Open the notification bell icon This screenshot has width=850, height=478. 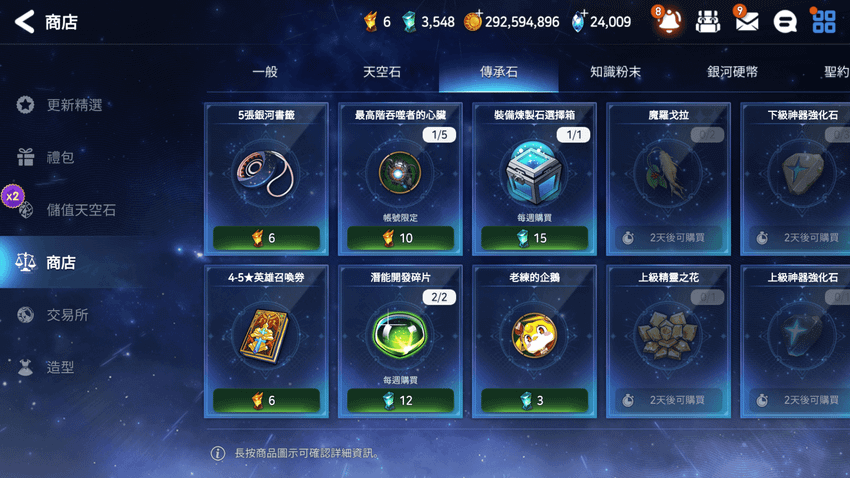668,22
